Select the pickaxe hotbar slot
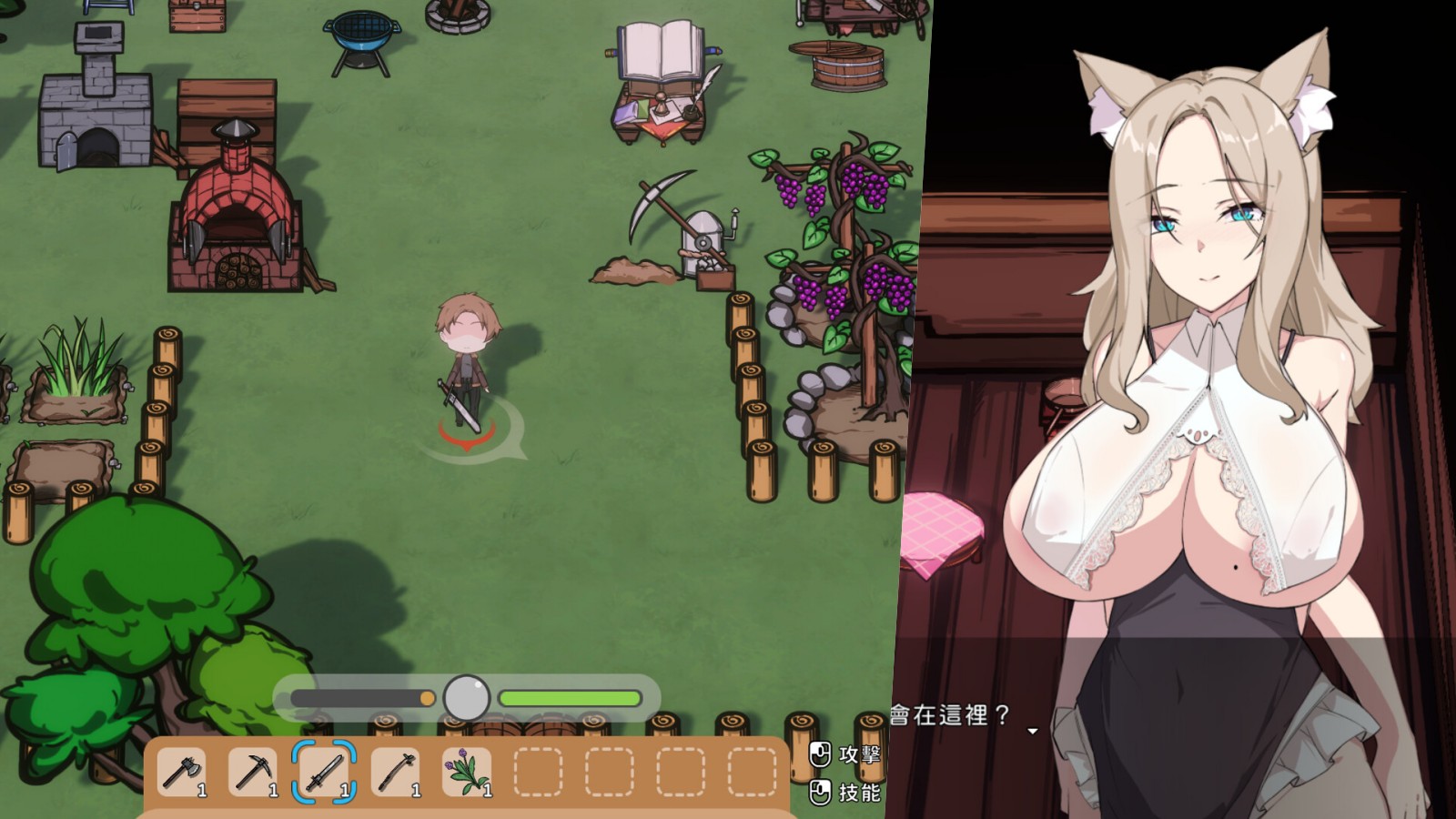This screenshot has height=819, width=1456. point(252,773)
